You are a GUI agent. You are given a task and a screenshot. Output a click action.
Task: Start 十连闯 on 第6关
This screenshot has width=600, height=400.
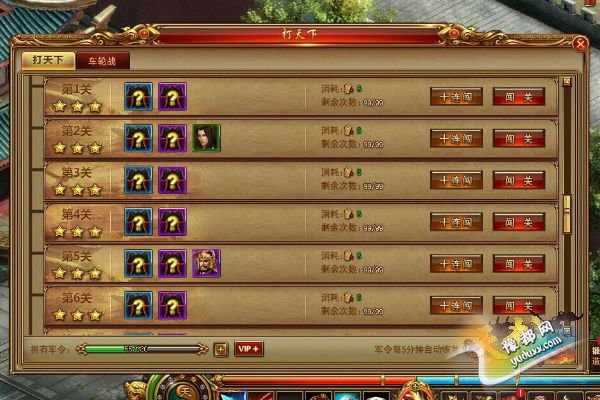457,305
